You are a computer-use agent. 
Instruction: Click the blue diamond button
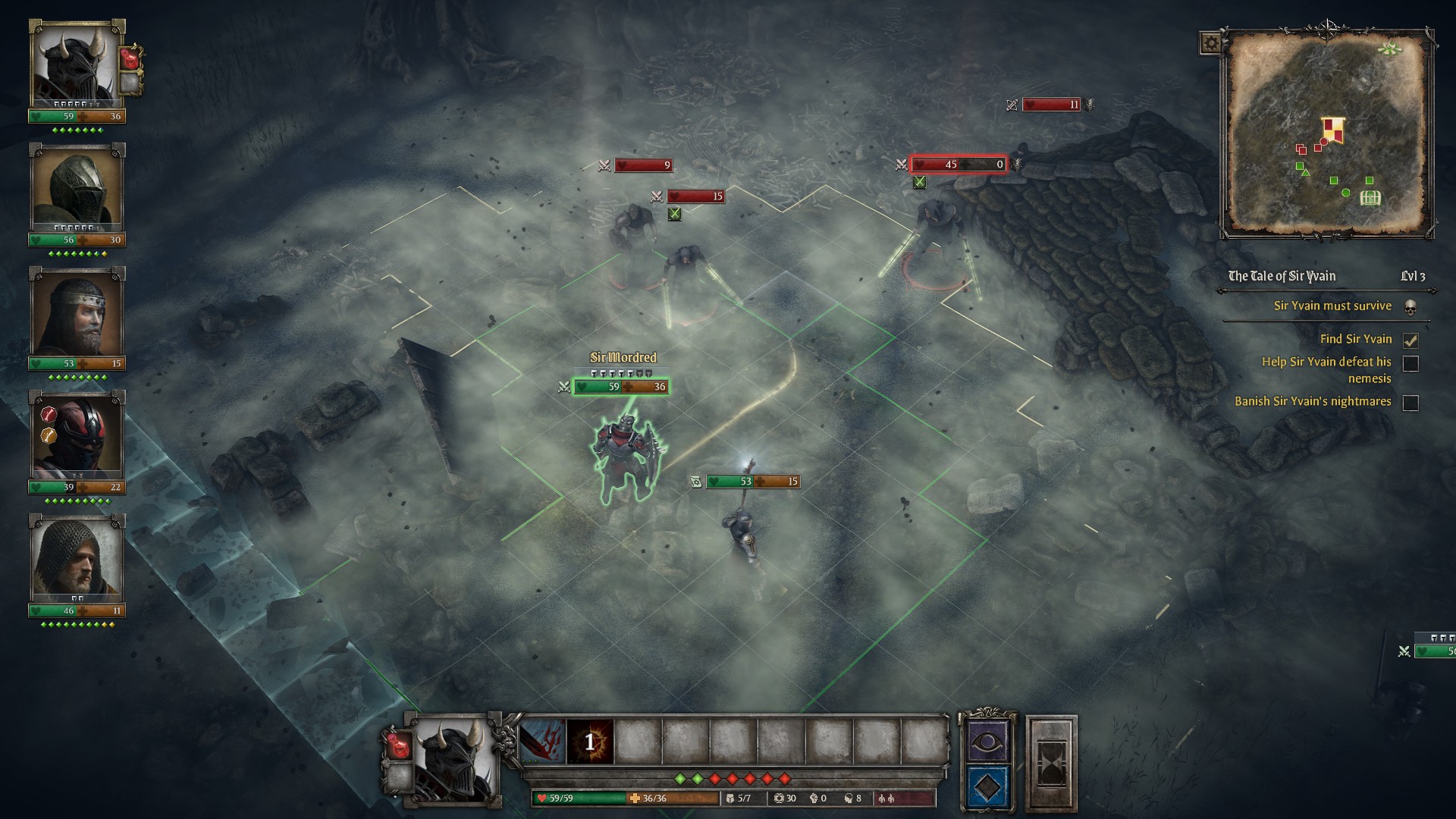987,787
